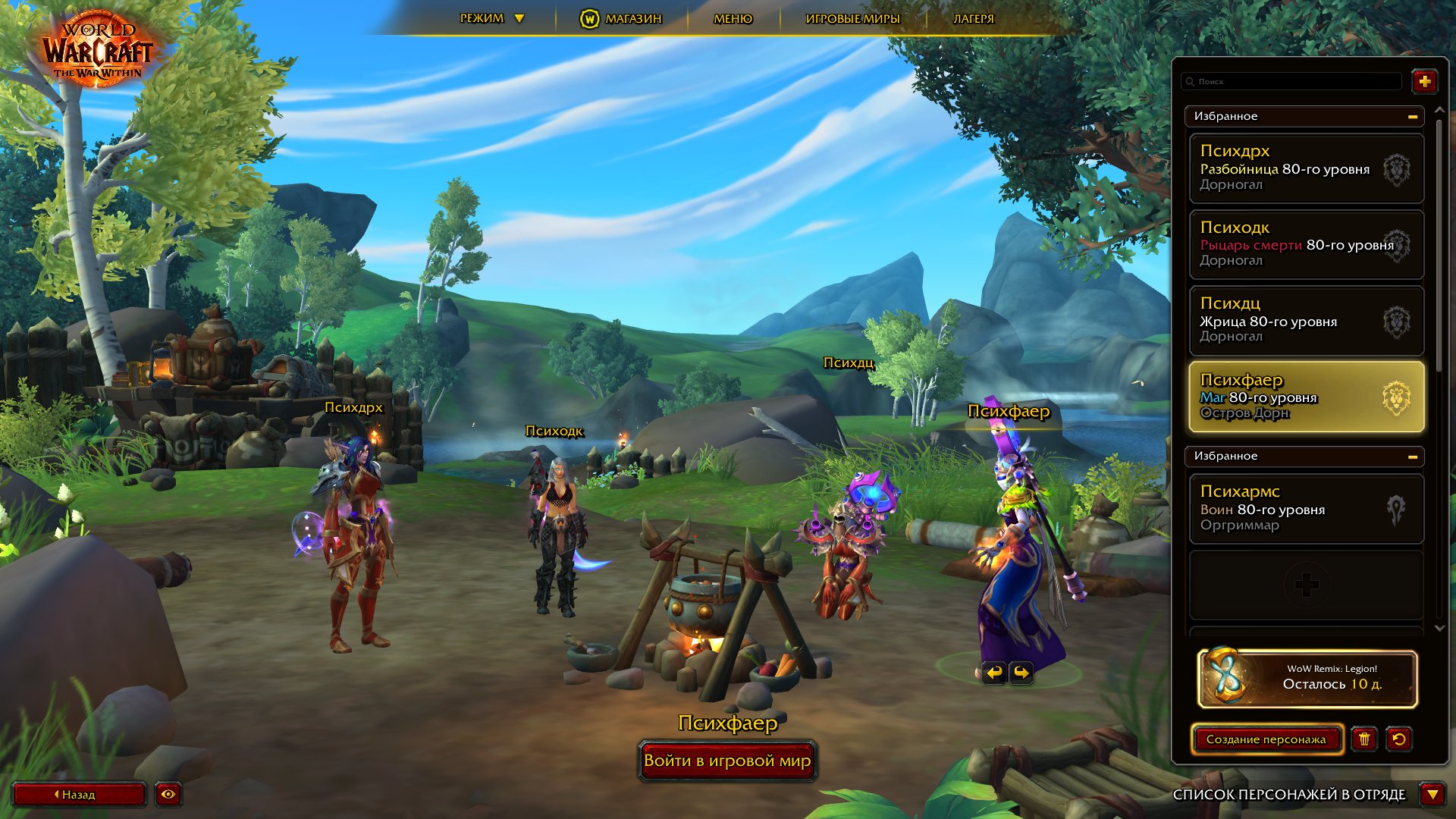Click the trash icon to delete a character
Screen dimensions: 1456x819
[x=1365, y=739]
